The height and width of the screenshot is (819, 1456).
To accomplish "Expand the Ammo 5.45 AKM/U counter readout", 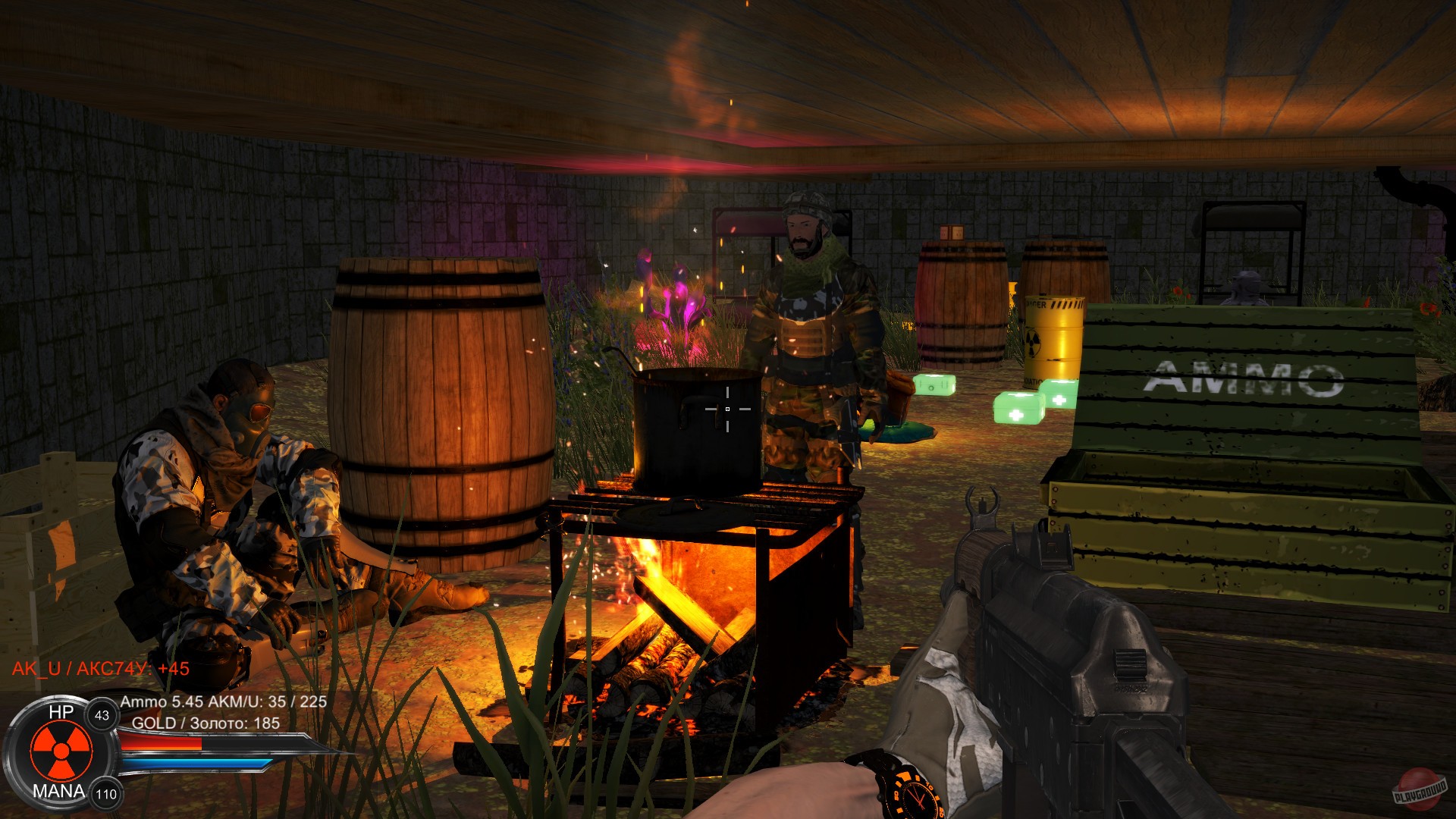I will [x=224, y=704].
